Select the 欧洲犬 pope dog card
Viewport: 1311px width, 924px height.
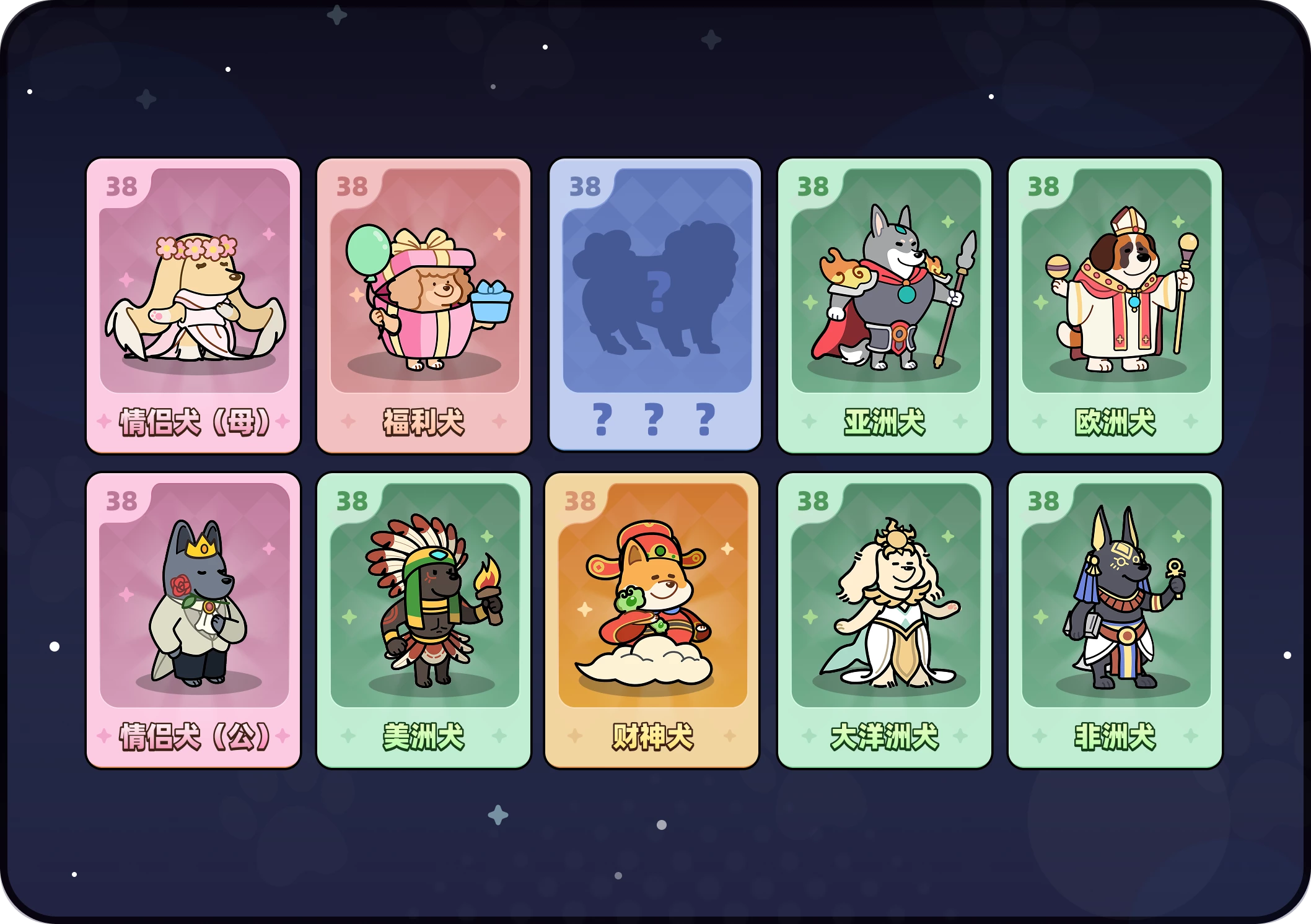click(1115, 305)
